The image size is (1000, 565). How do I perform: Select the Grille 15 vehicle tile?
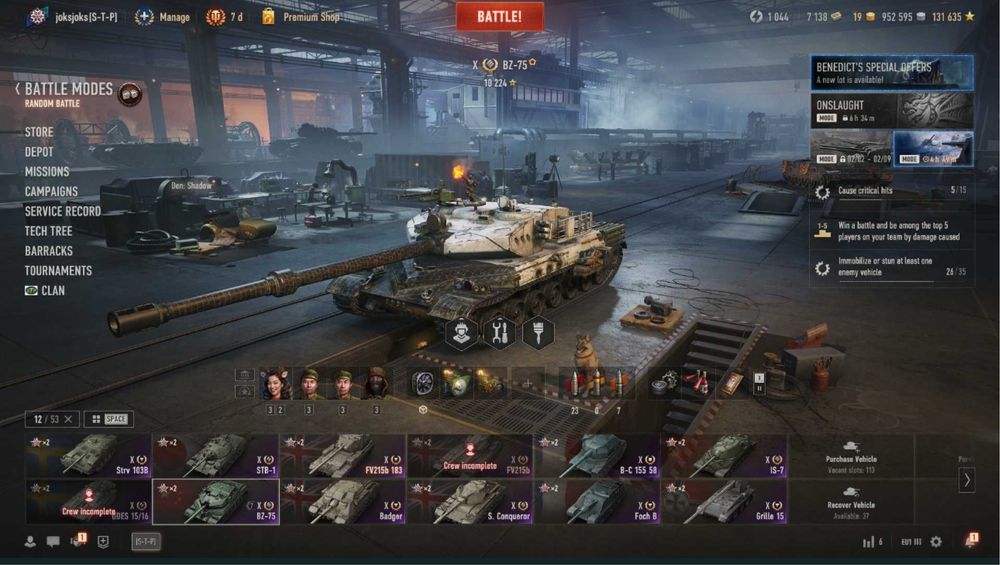723,501
